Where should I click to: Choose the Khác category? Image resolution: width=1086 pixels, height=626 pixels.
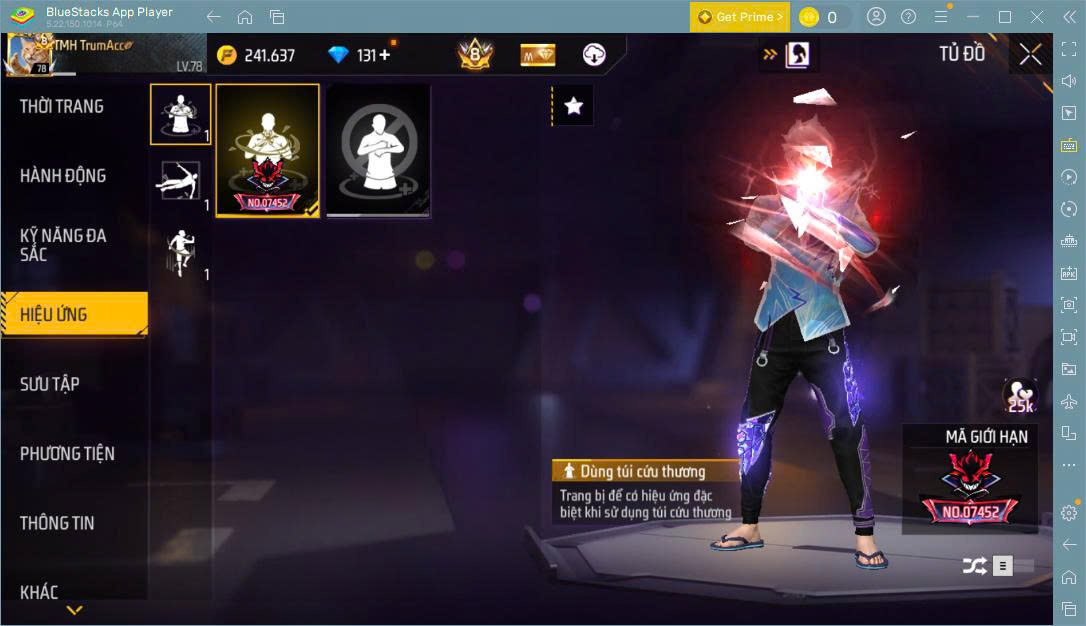[39, 592]
